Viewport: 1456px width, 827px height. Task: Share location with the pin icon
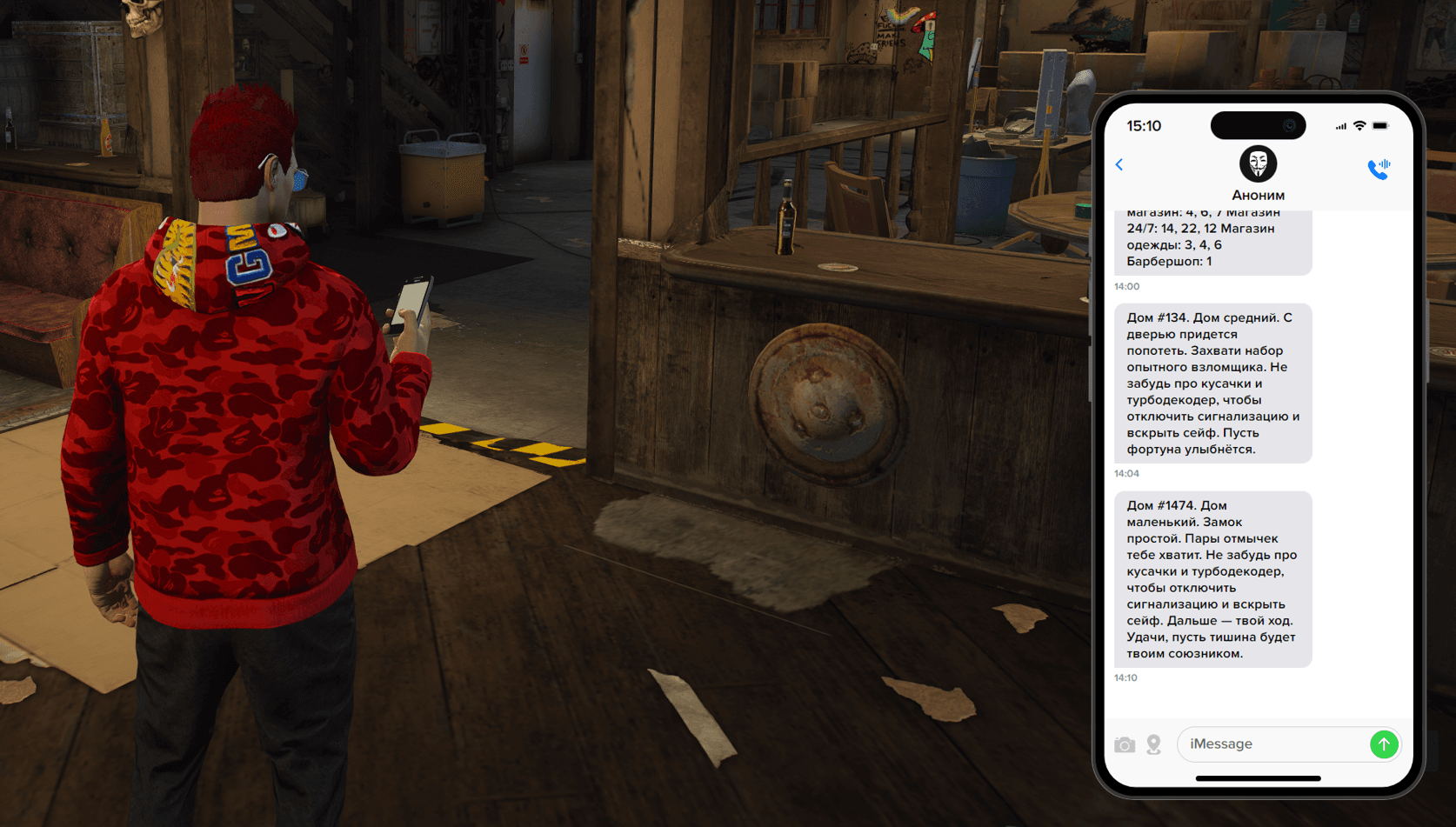click(1154, 745)
